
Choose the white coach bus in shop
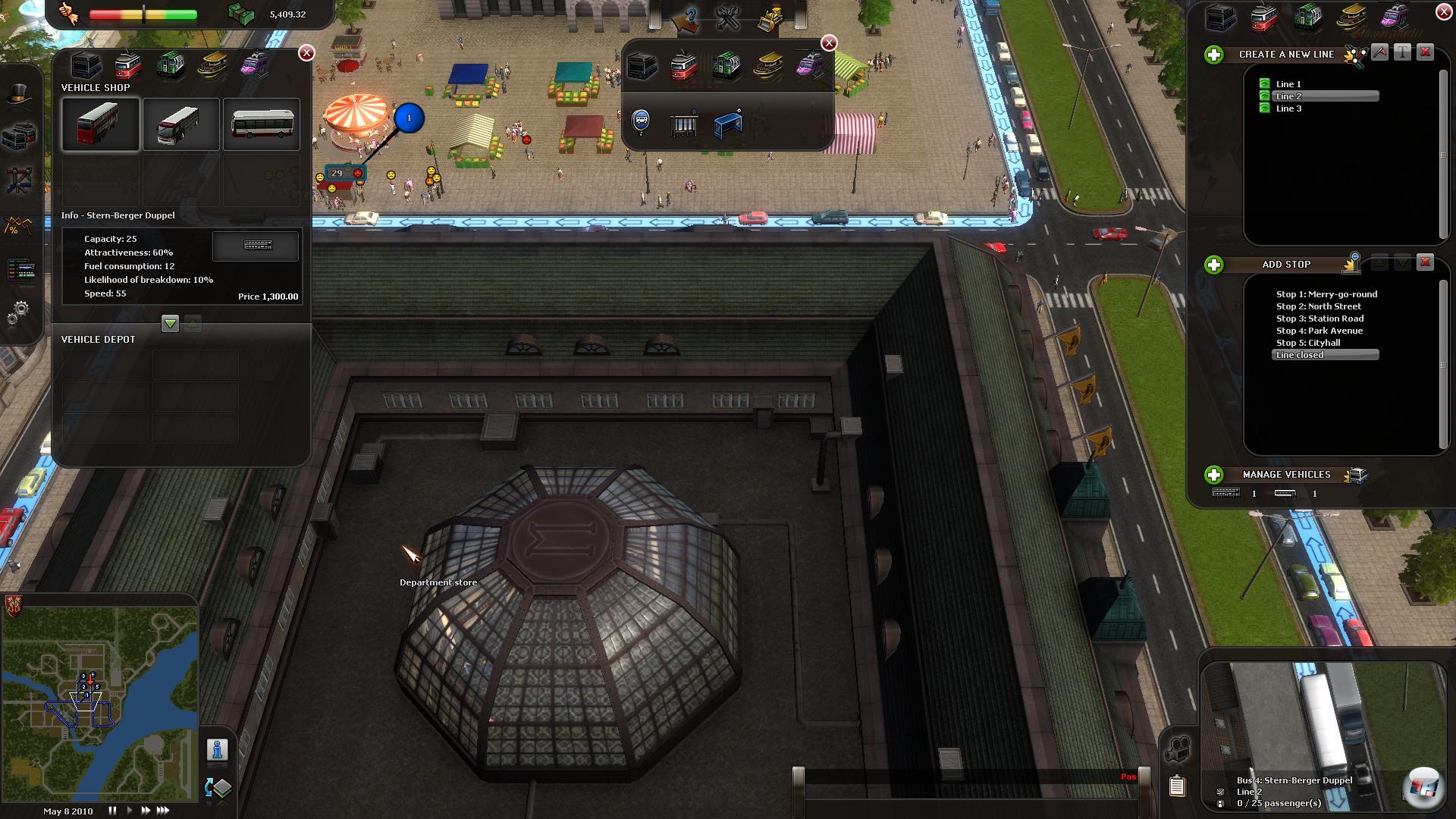180,124
